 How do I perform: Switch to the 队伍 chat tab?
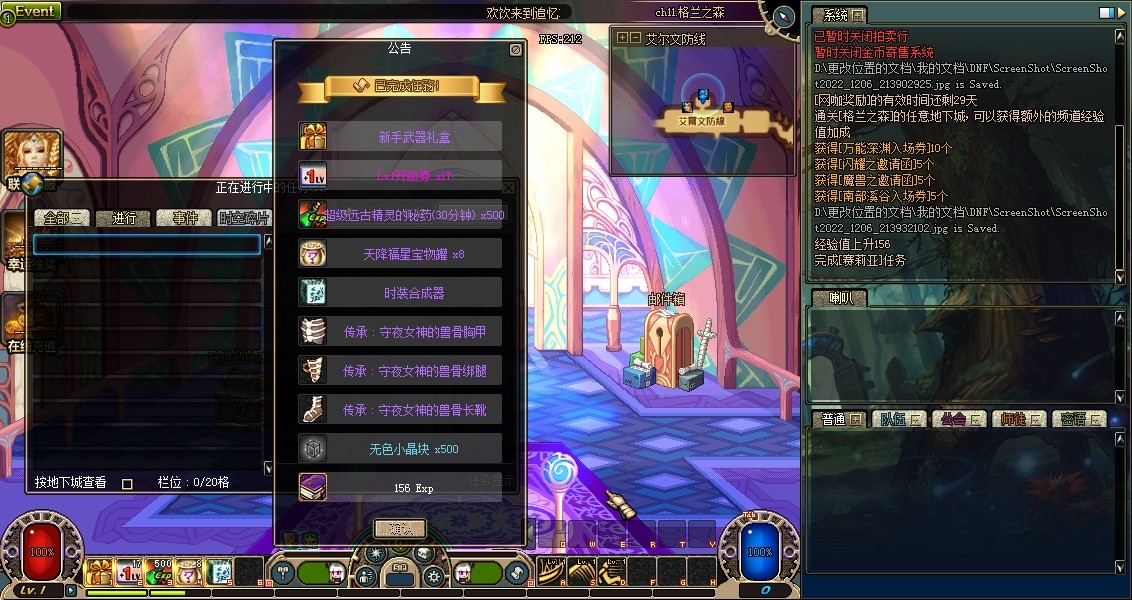900,420
